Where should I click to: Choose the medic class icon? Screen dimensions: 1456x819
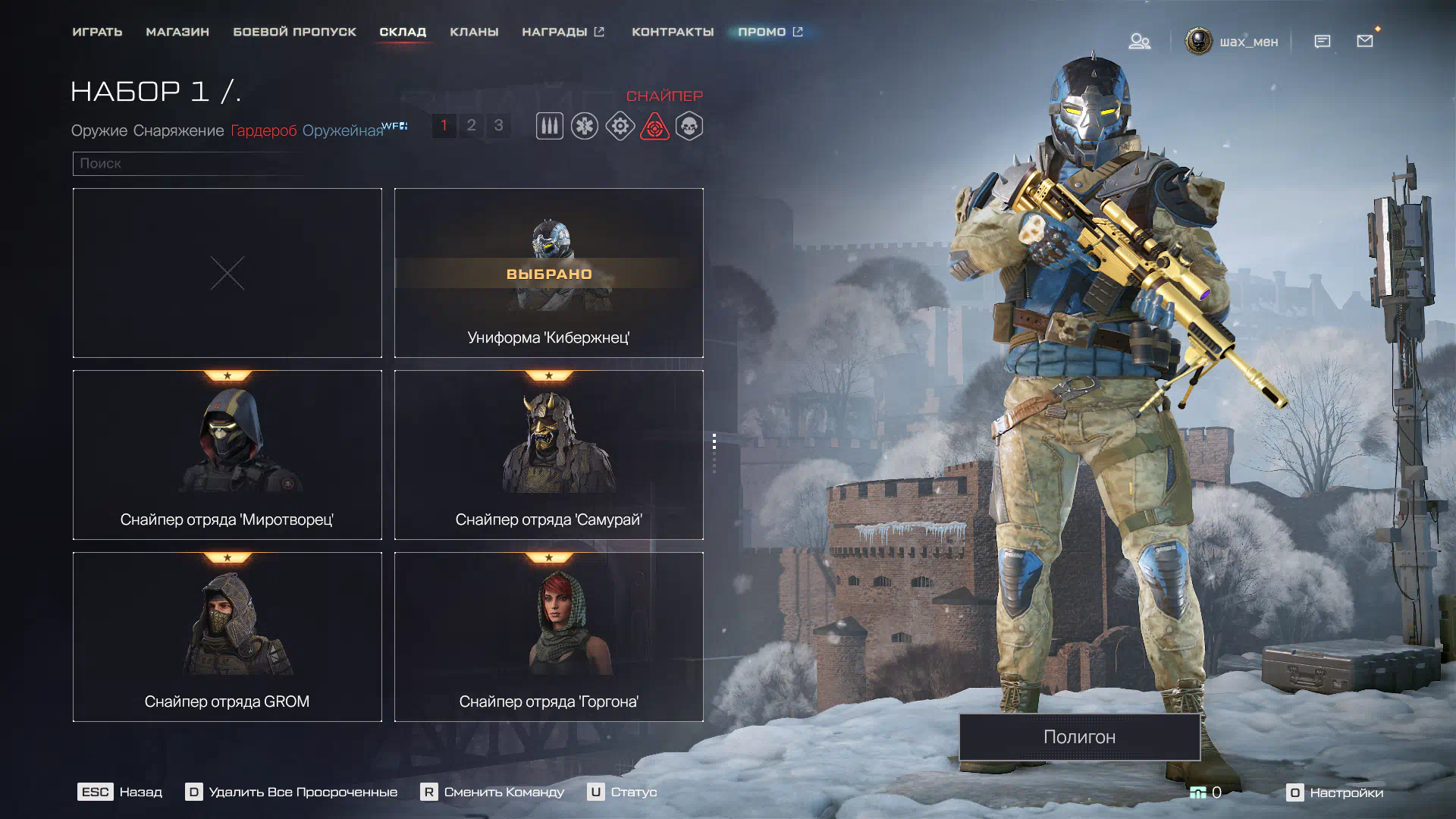point(585,126)
